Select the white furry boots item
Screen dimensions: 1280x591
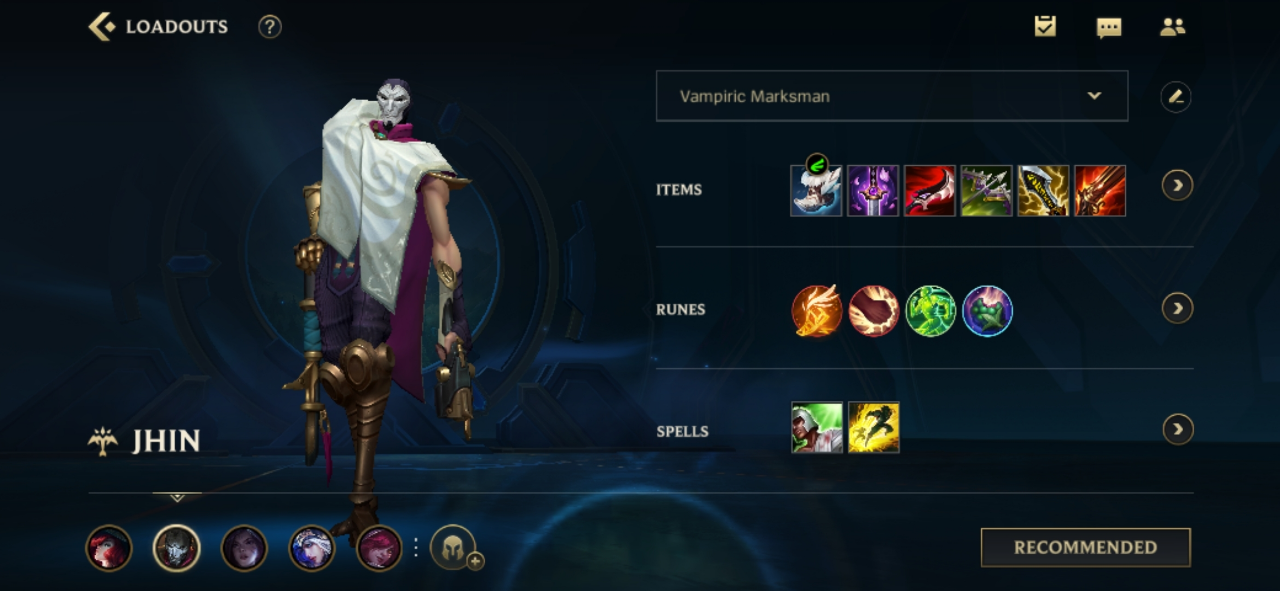point(816,190)
